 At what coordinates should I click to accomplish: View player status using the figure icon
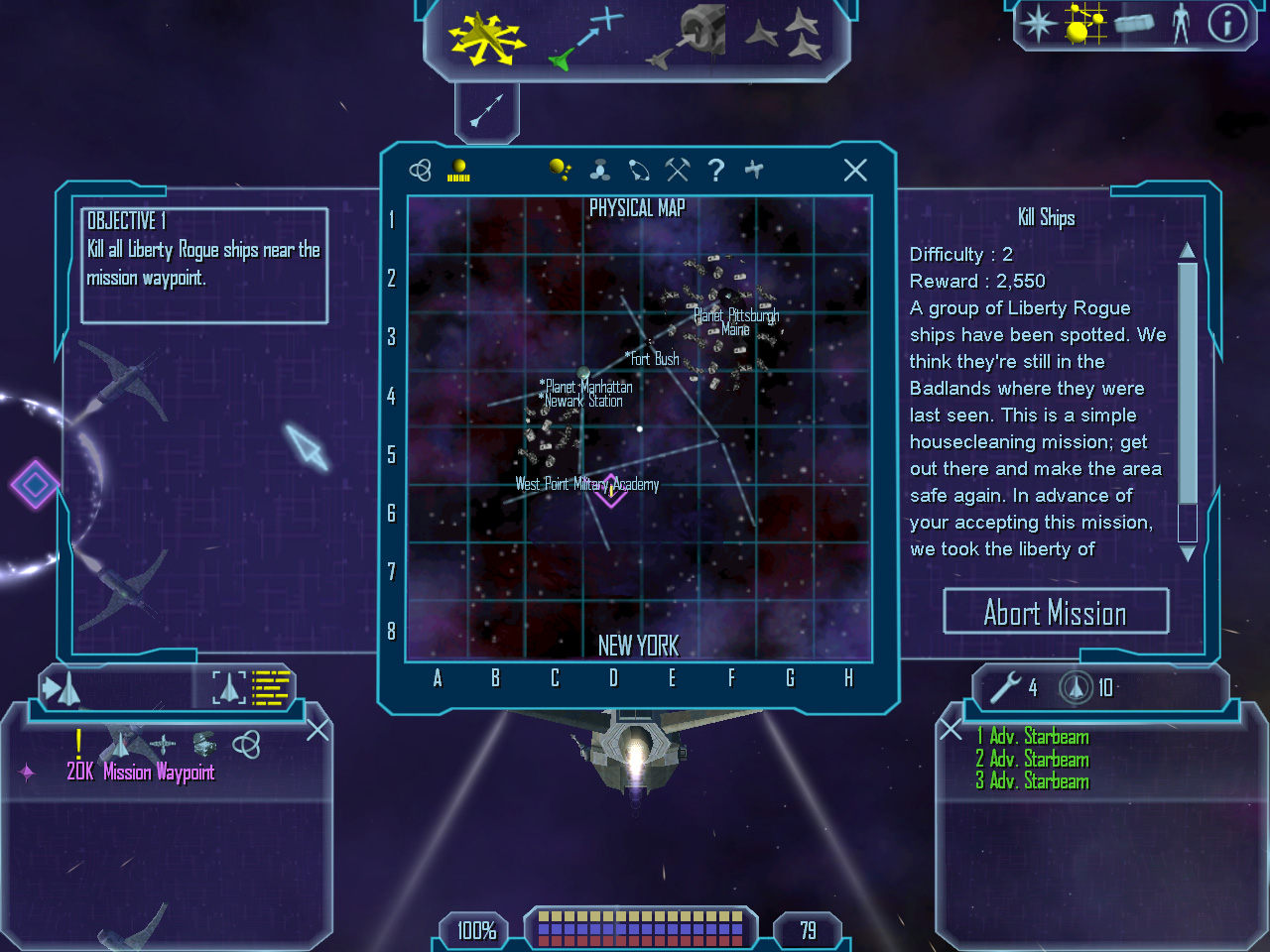[x=1182, y=25]
